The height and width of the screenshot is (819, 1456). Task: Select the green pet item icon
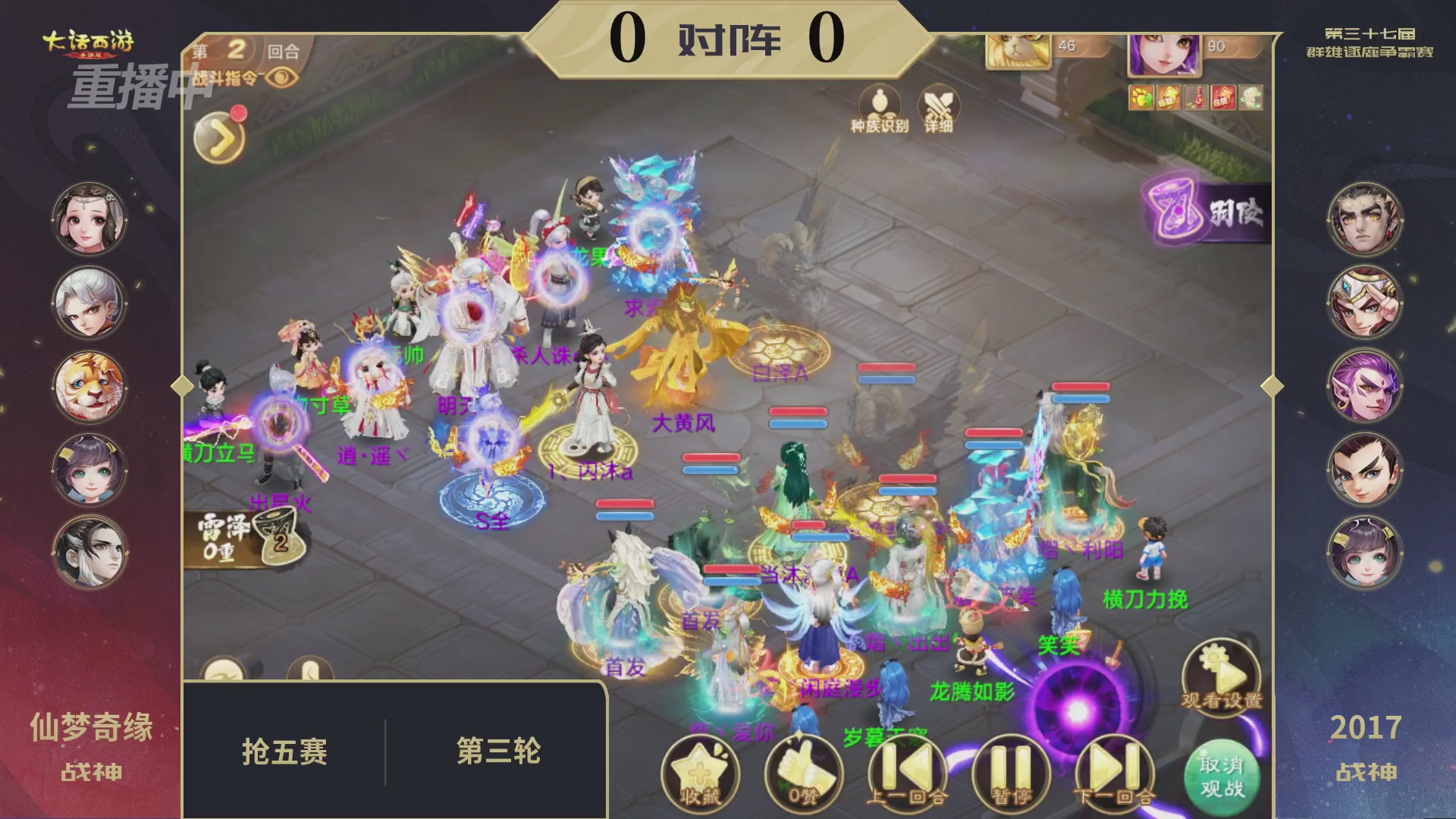1251,97
